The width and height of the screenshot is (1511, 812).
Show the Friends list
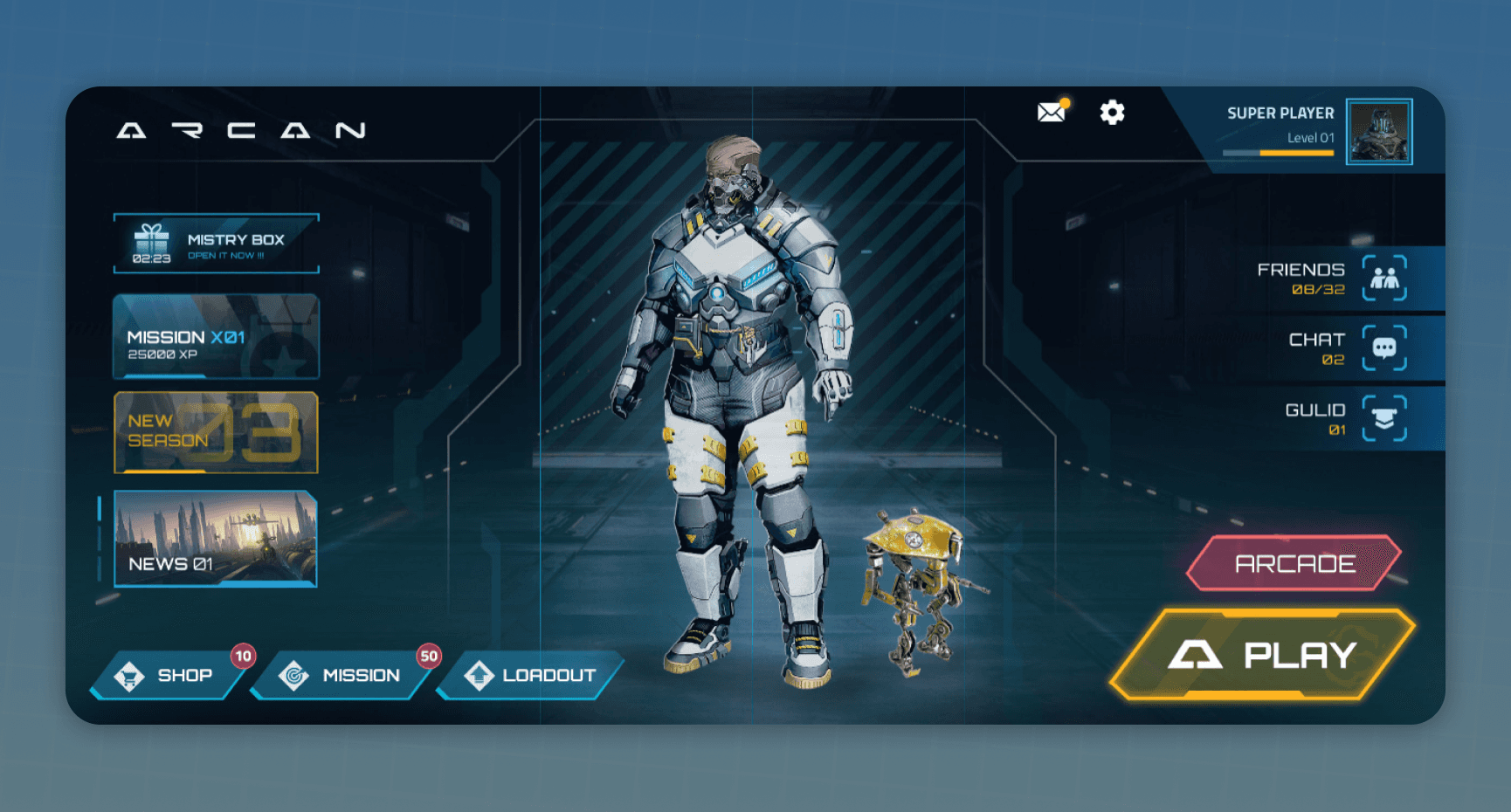pos(1384,279)
